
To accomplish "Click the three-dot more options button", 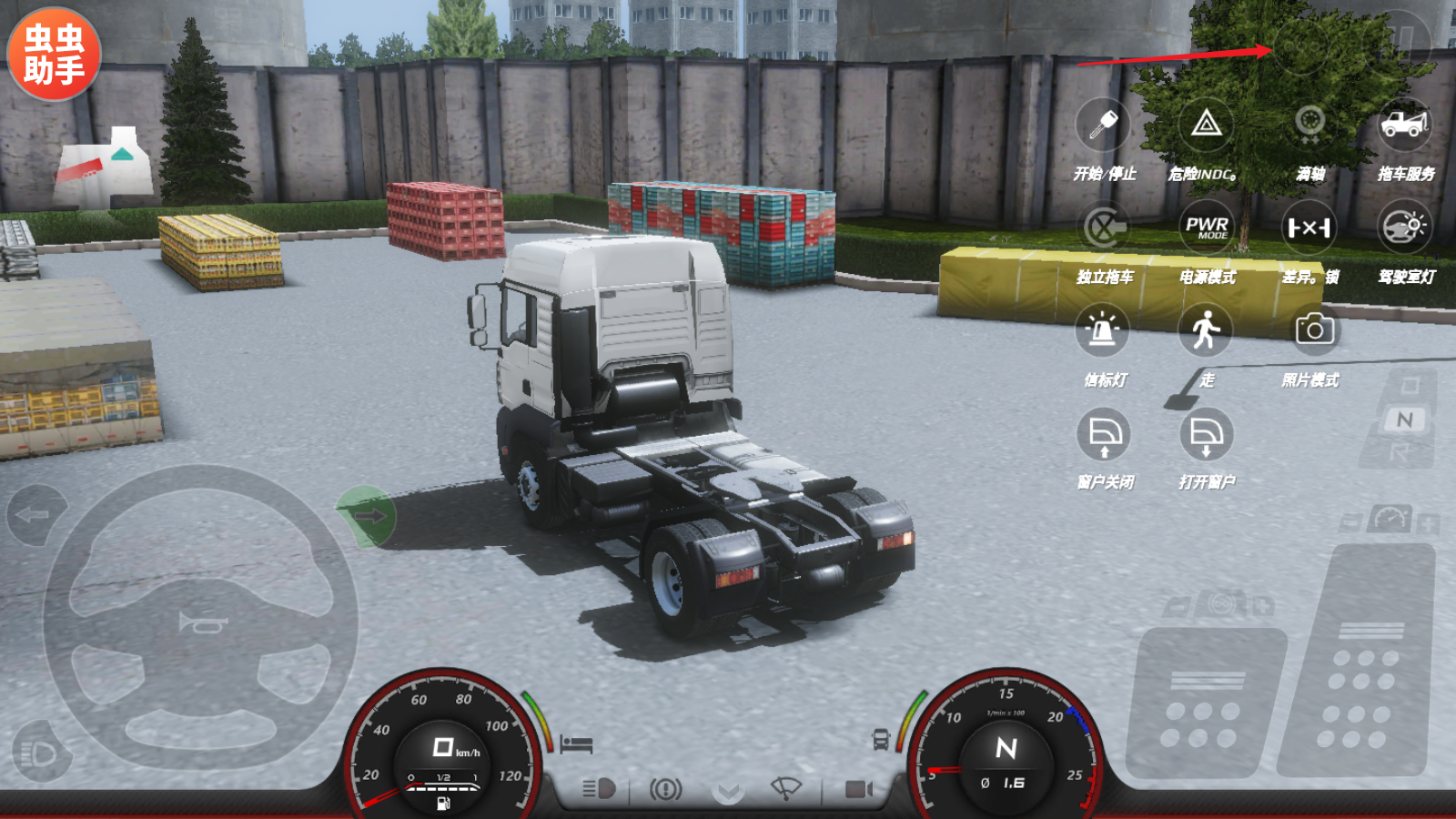I will pos(1302,45).
